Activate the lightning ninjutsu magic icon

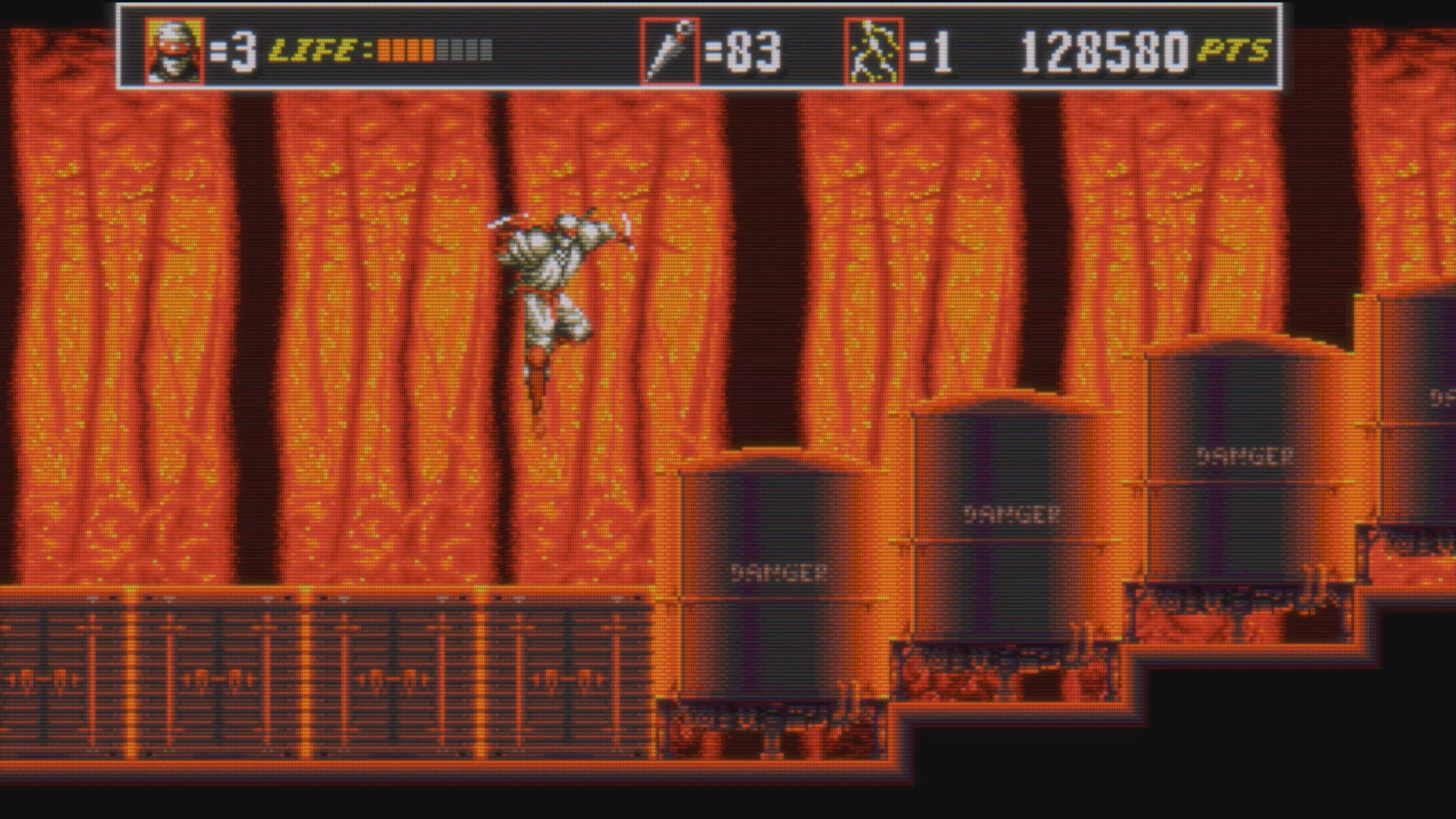pyautogui.click(x=873, y=51)
